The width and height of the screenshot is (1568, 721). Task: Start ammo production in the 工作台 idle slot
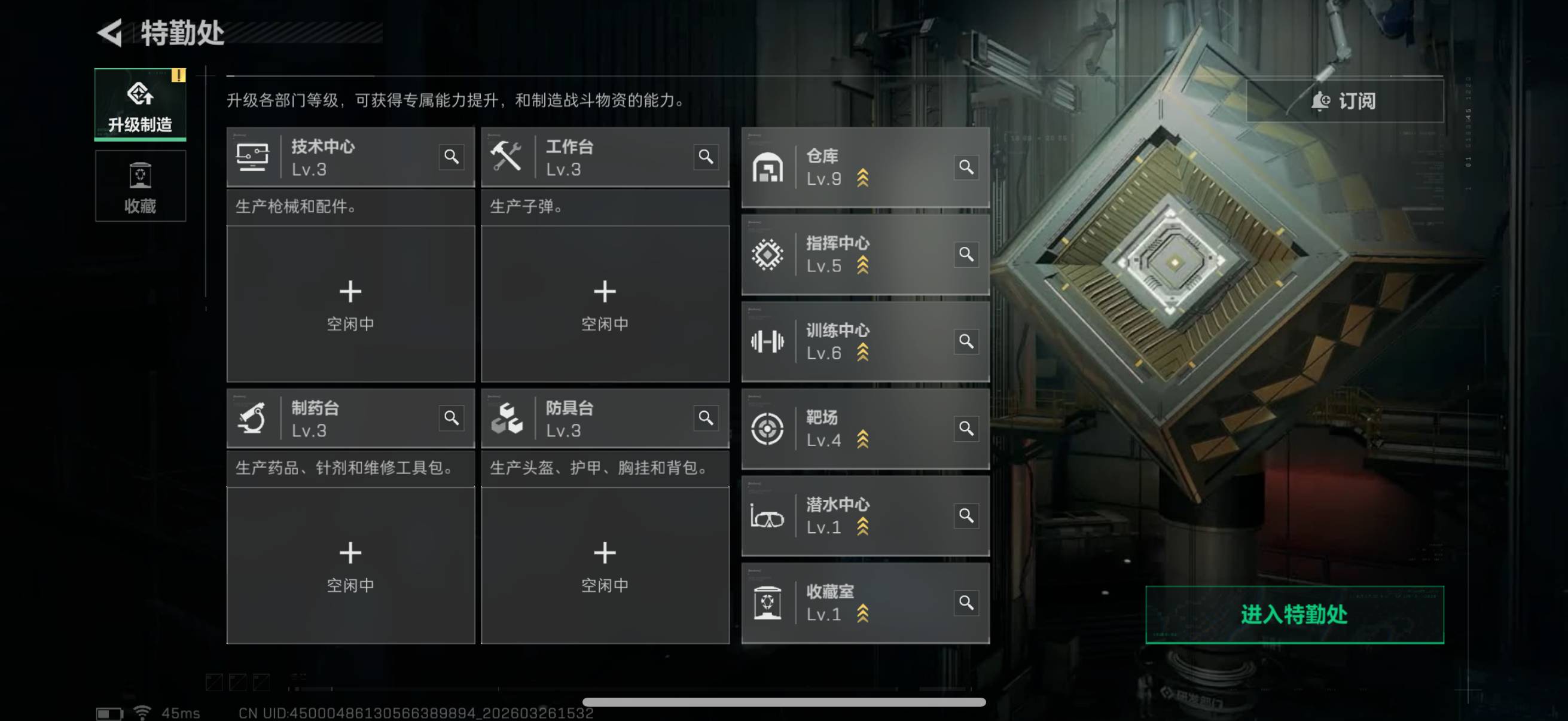point(605,304)
